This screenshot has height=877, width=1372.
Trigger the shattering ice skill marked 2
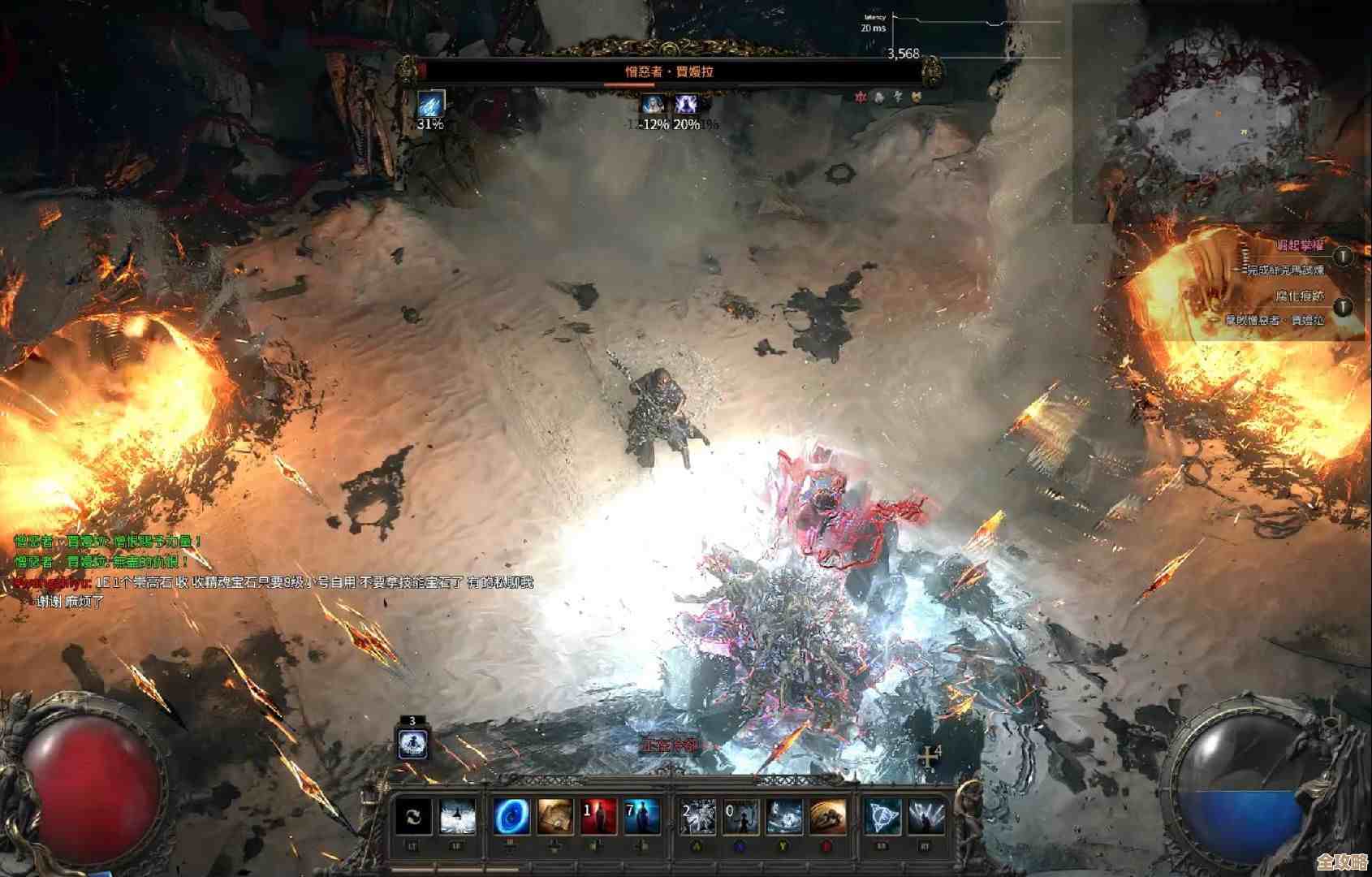698,818
